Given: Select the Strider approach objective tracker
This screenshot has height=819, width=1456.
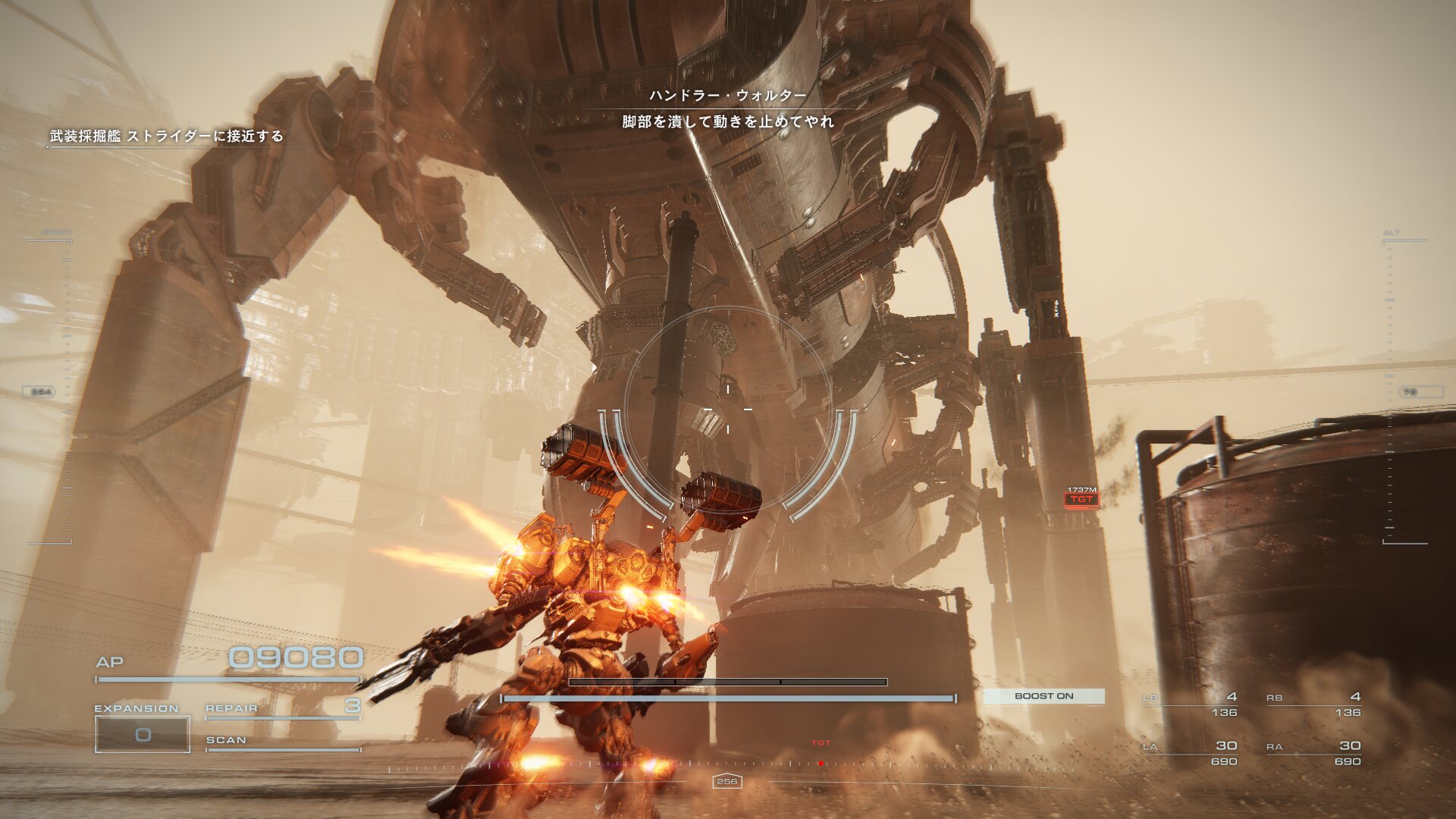Looking at the screenshot, I should 166,136.
